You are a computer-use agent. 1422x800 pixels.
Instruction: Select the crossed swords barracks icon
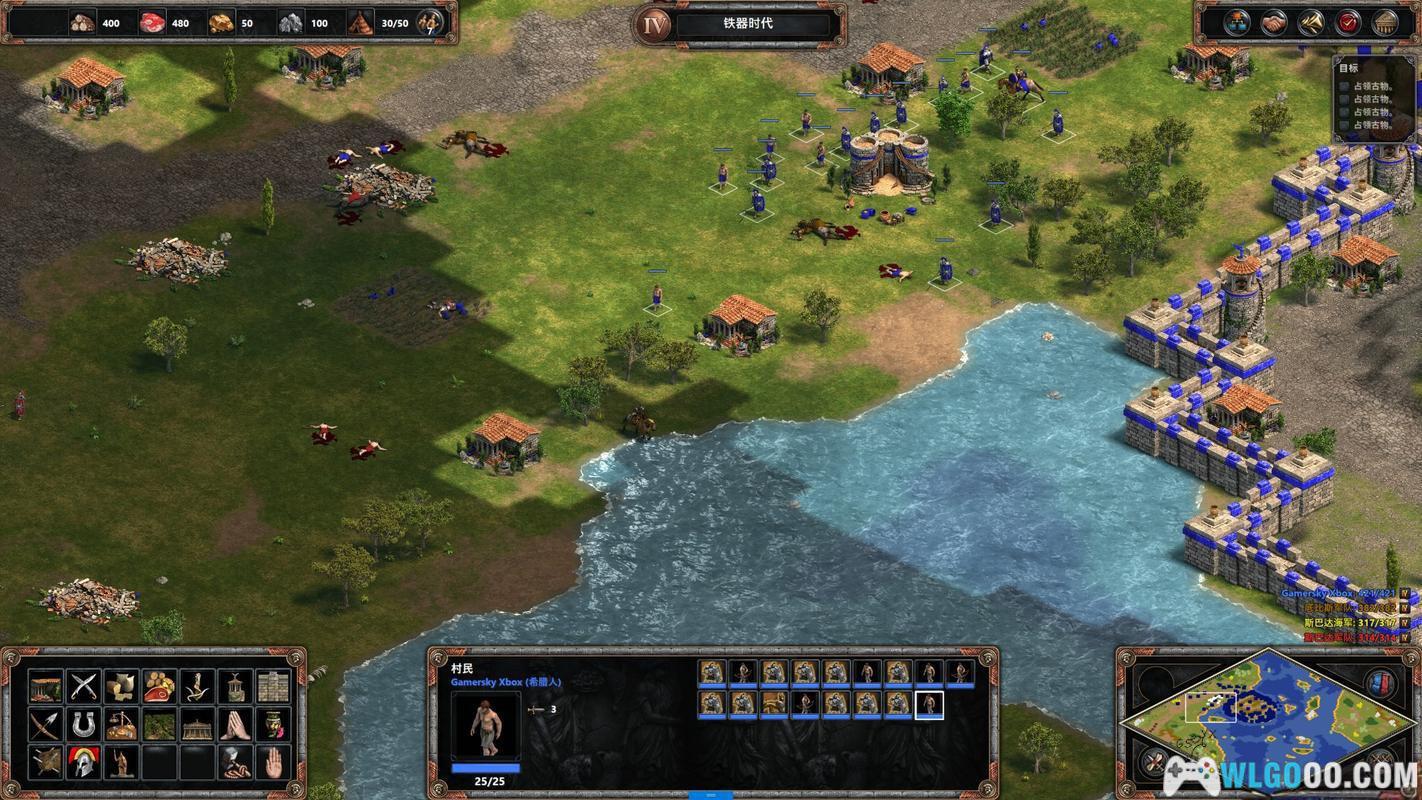click(x=83, y=686)
